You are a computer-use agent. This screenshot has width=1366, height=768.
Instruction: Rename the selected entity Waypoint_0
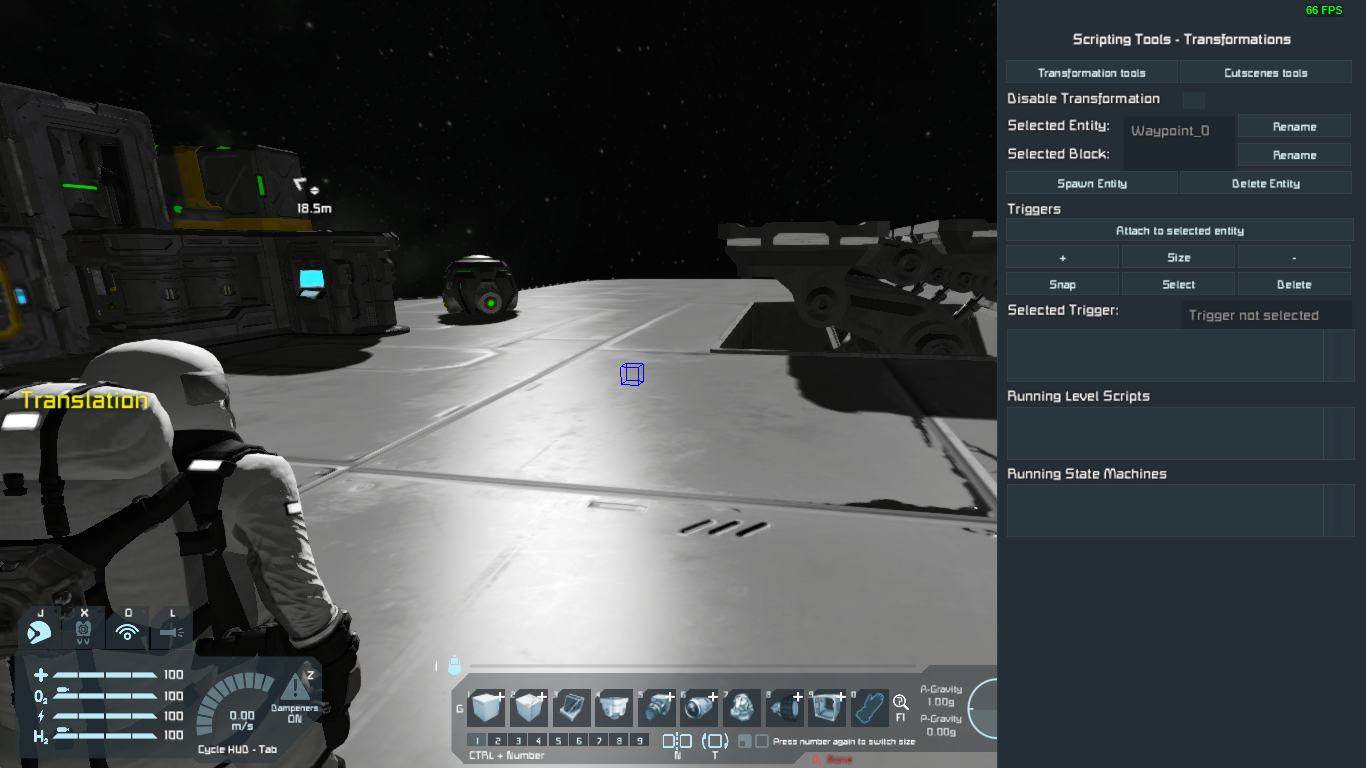tap(1294, 127)
